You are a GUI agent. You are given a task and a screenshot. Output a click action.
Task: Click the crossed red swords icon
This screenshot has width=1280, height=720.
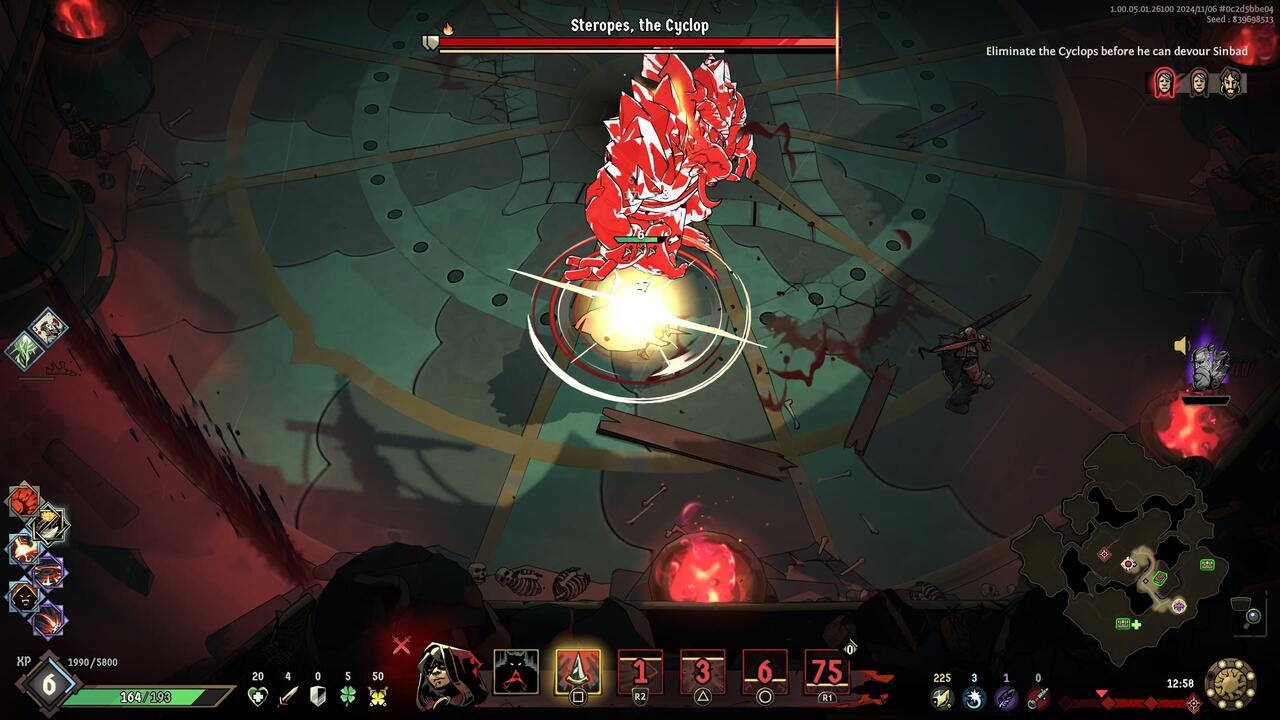(x=401, y=645)
